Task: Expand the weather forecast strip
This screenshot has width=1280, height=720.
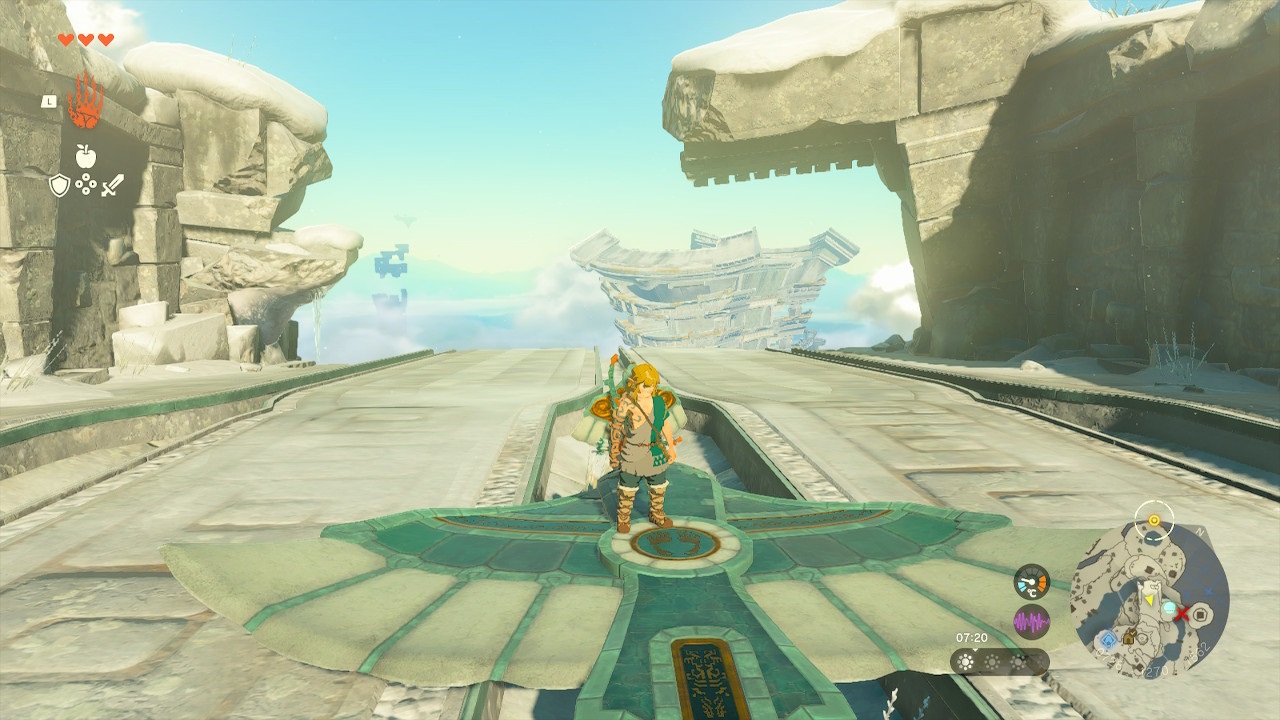Action: (x=1000, y=662)
